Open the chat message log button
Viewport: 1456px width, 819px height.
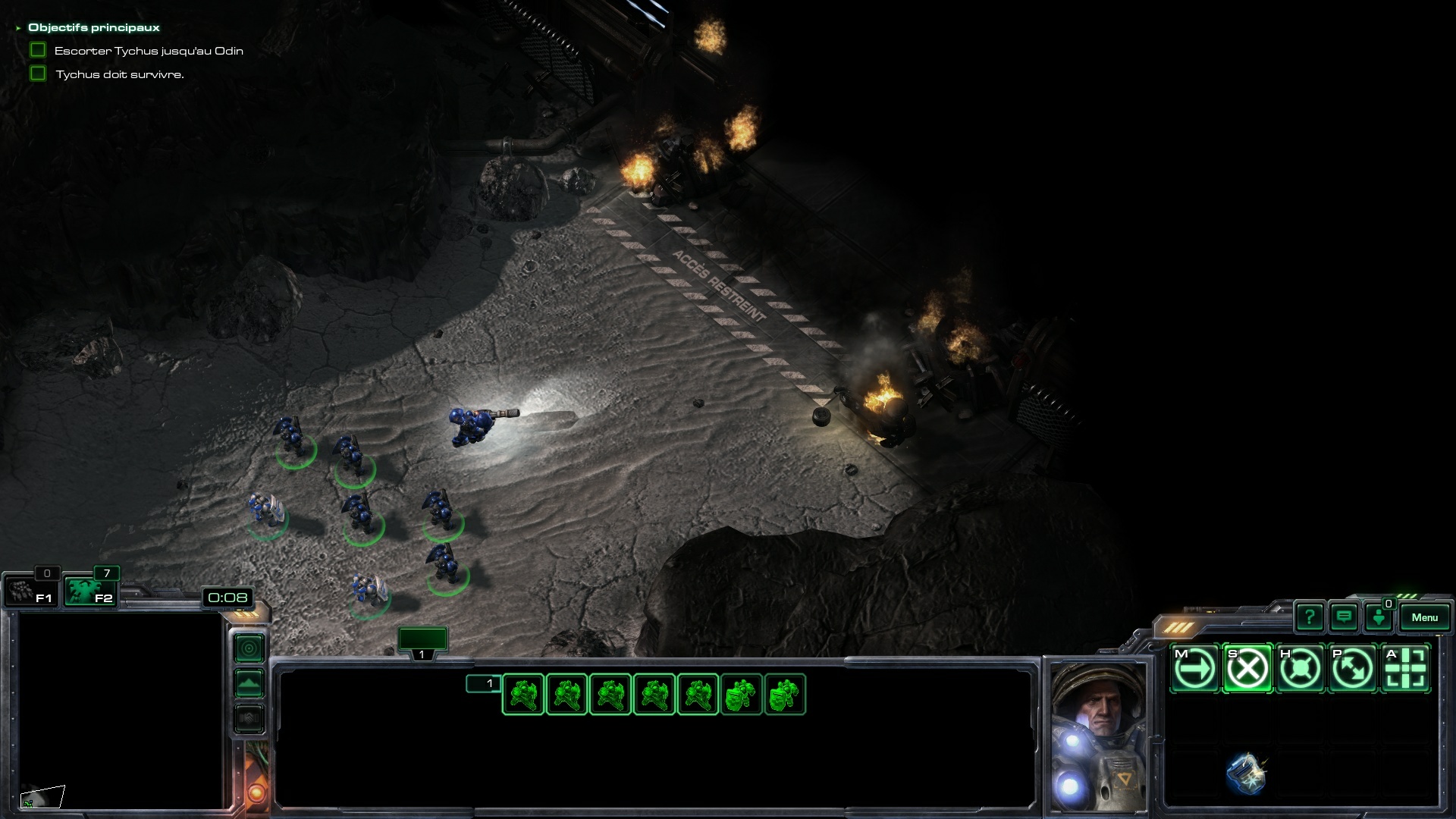pos(1344,617)
